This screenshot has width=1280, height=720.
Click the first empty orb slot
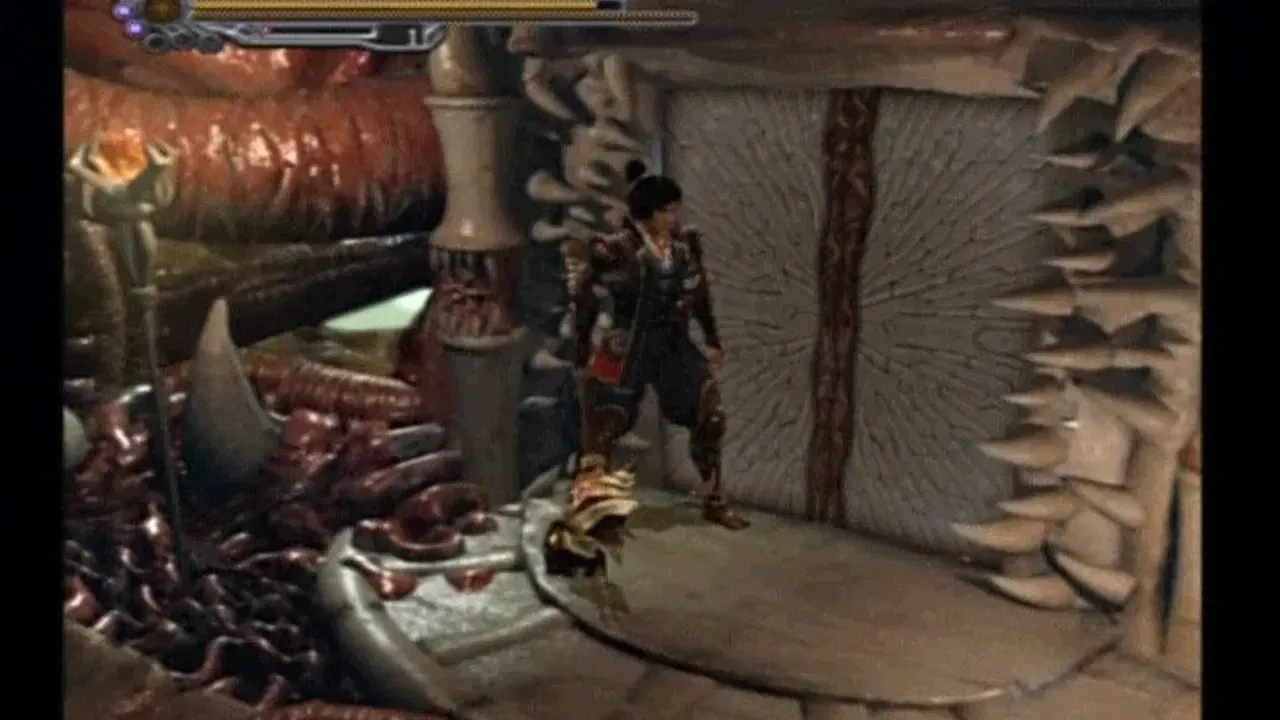[155, 43]
